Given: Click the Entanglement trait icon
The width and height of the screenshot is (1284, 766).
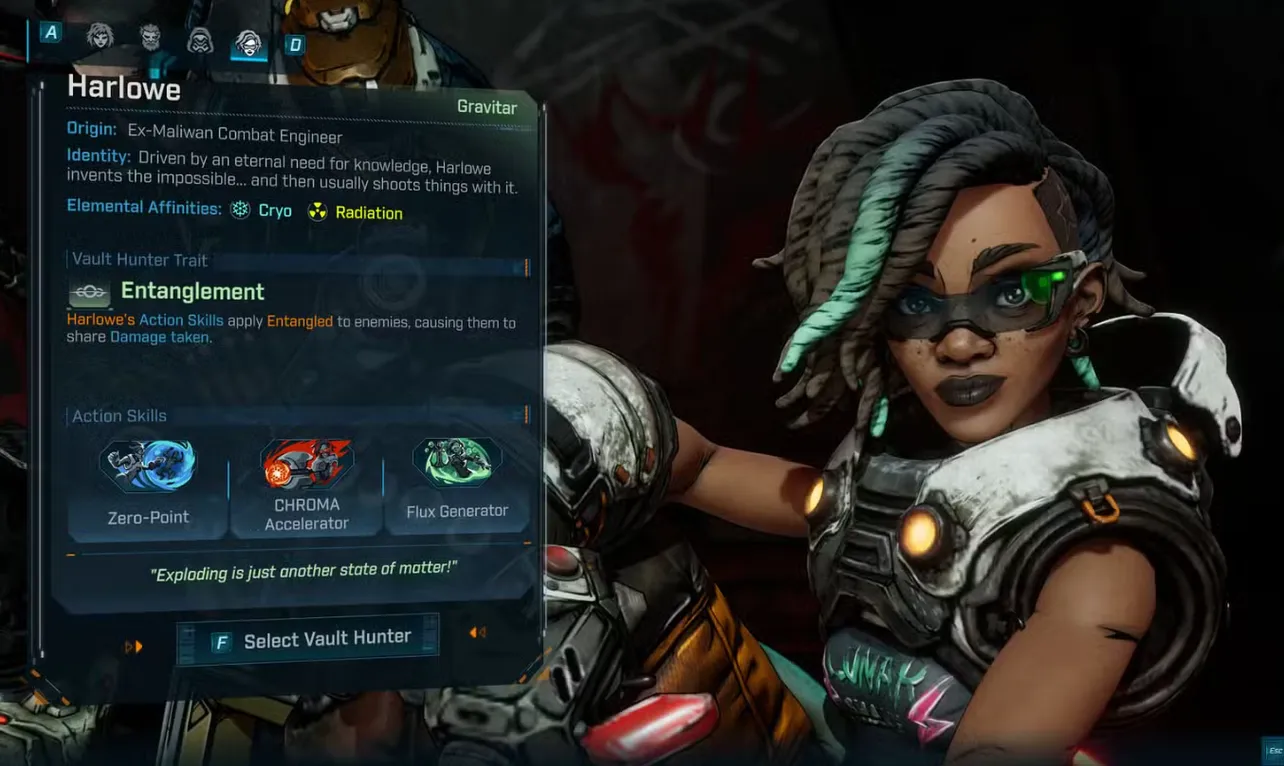Looking at the screenshot, I should point(88,292).
